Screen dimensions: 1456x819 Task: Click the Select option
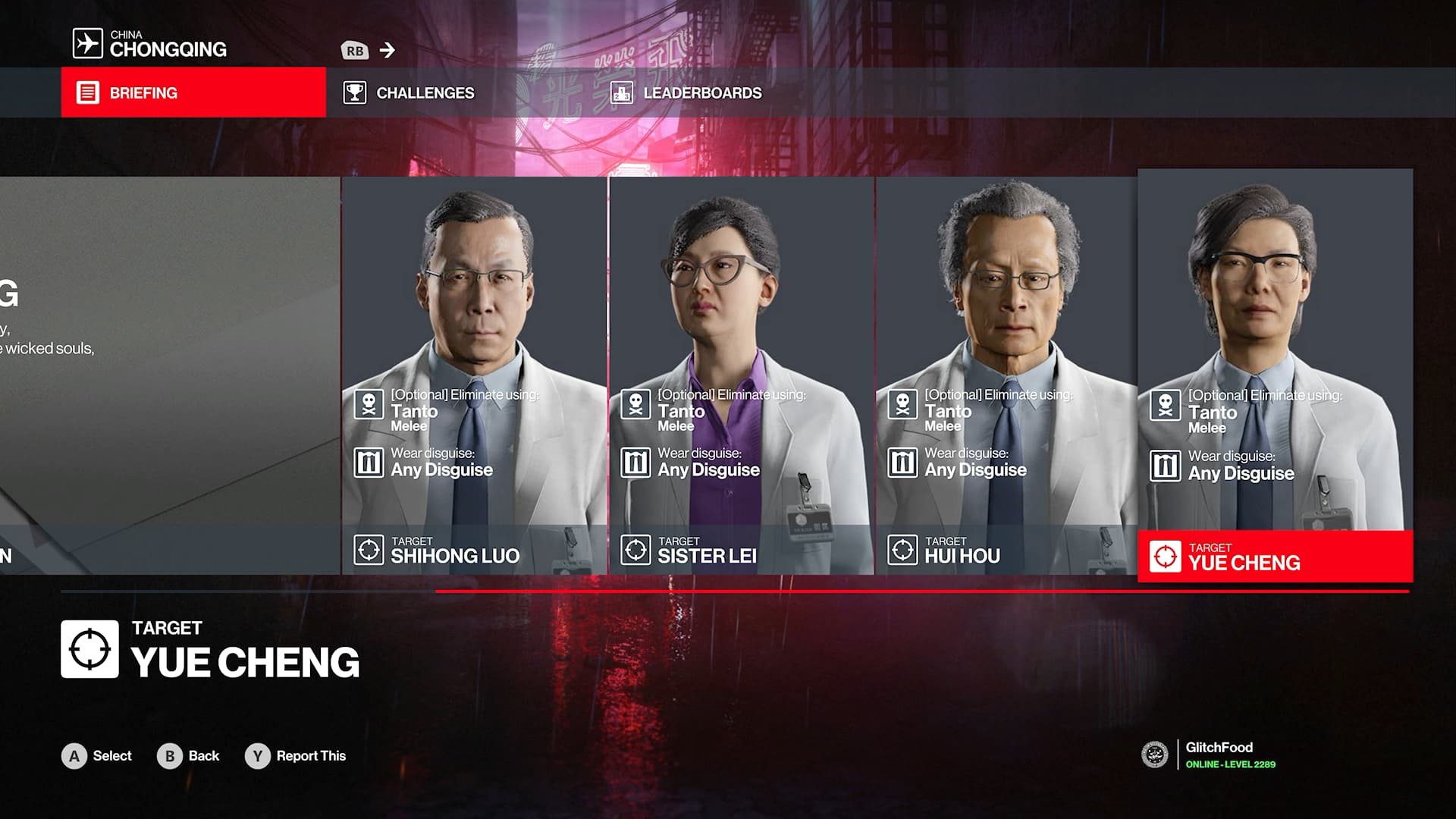click(x=97, y=756)
